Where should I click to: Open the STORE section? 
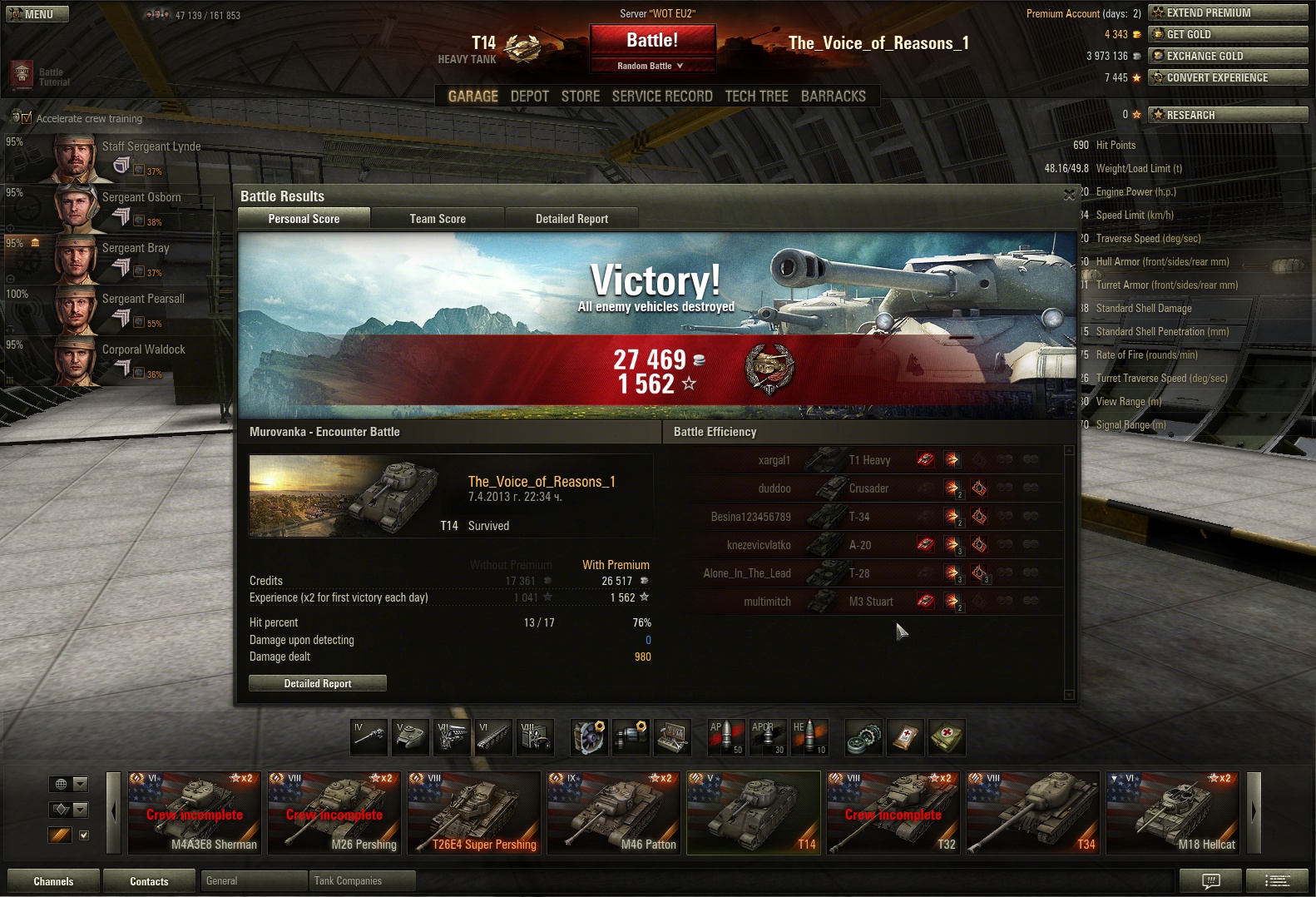click(580, 97)
